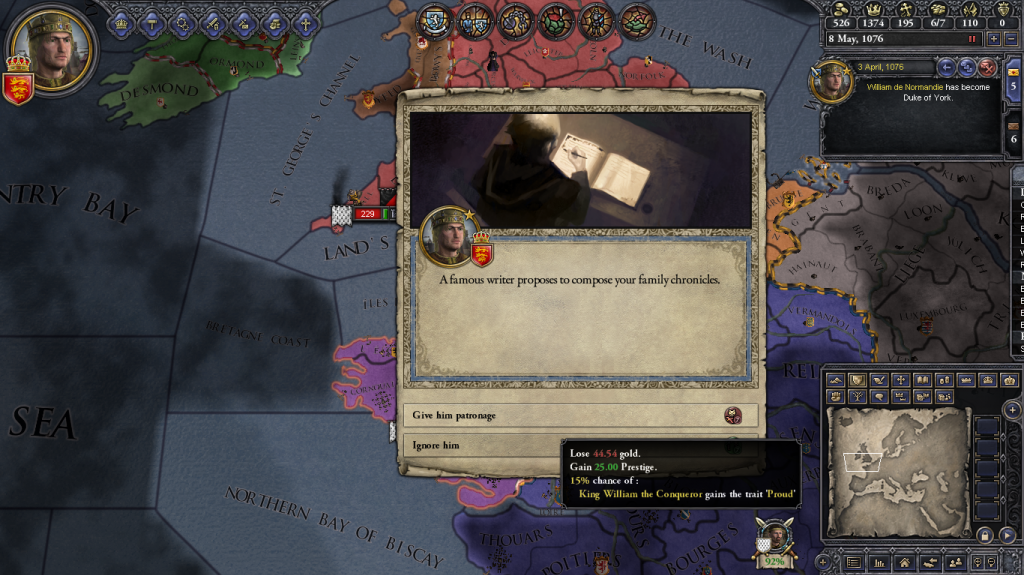Open the crown-shaped realm laws tab
The image size is (1024, 575).
(122, 22)
